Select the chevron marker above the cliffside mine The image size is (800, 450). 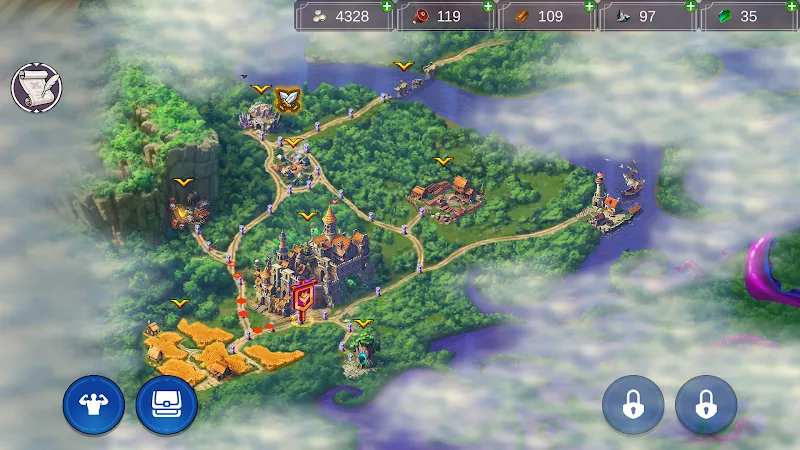pyautogui.click(x=183, y=183)
